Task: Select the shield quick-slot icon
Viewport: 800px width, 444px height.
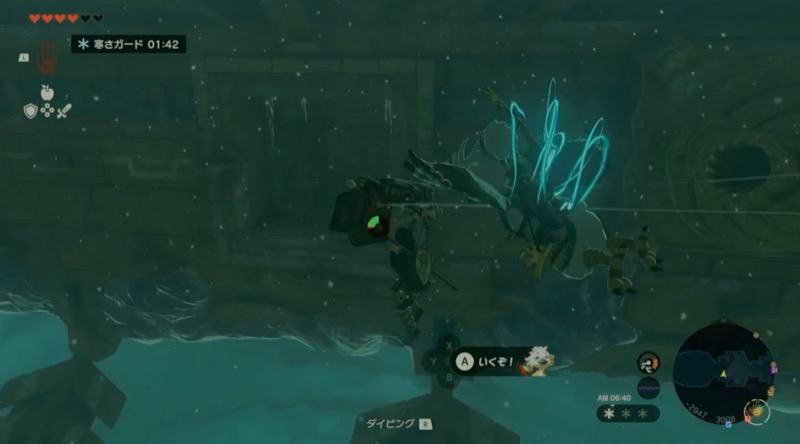Action: [x=30, y=110]
